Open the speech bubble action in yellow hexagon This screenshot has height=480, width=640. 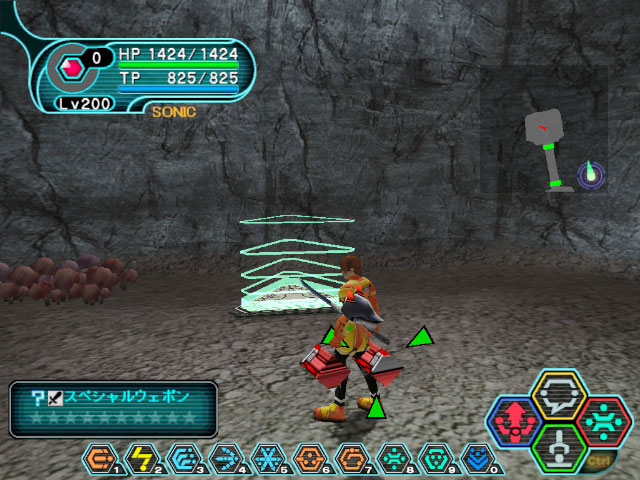[x=559, y=396]
